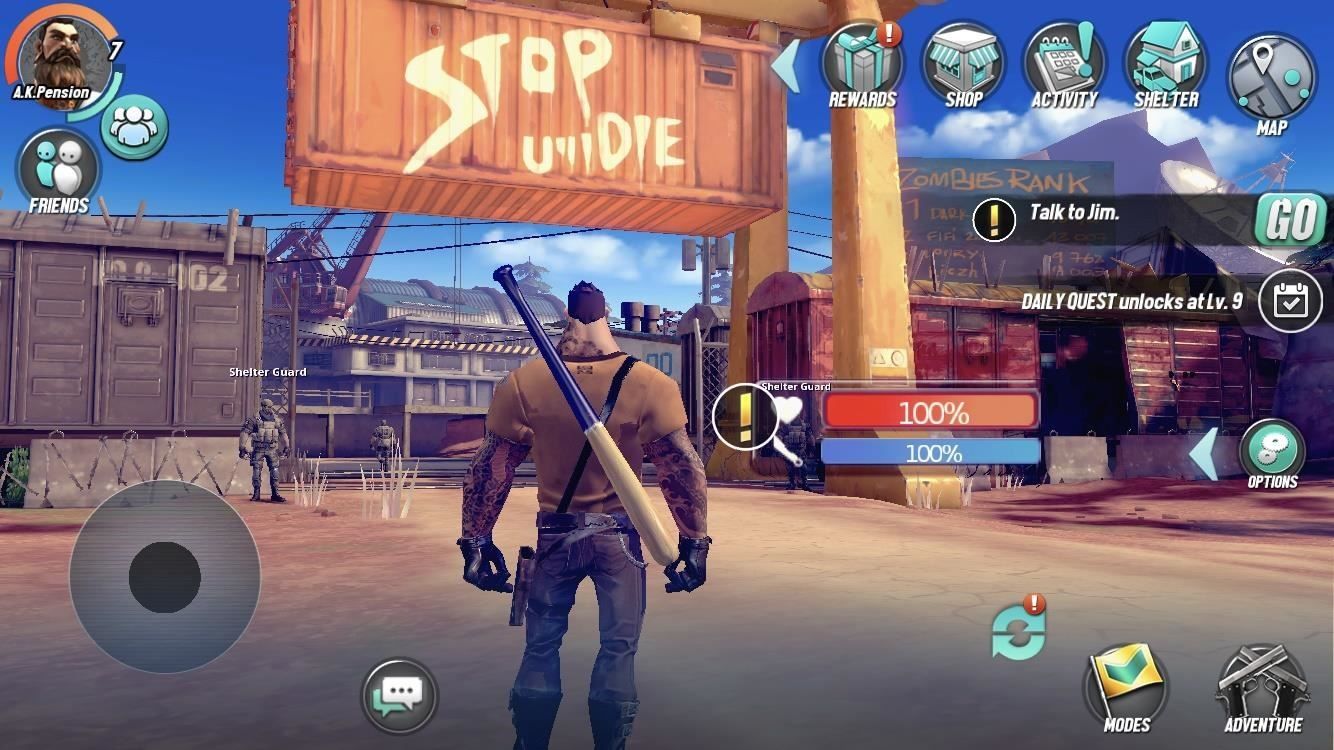Tap the Shelter Guard exclamation marker
The height and width of the screenshot is (750, 1334).
click(744, 413)
